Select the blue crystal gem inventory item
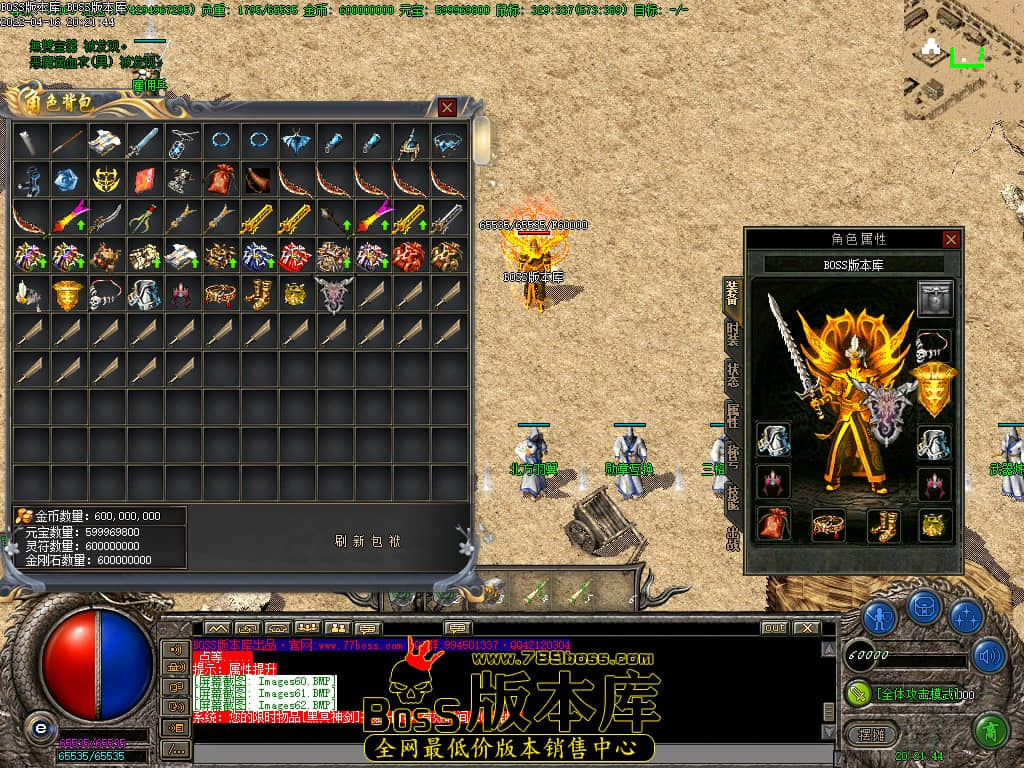 tap(68, 180)
